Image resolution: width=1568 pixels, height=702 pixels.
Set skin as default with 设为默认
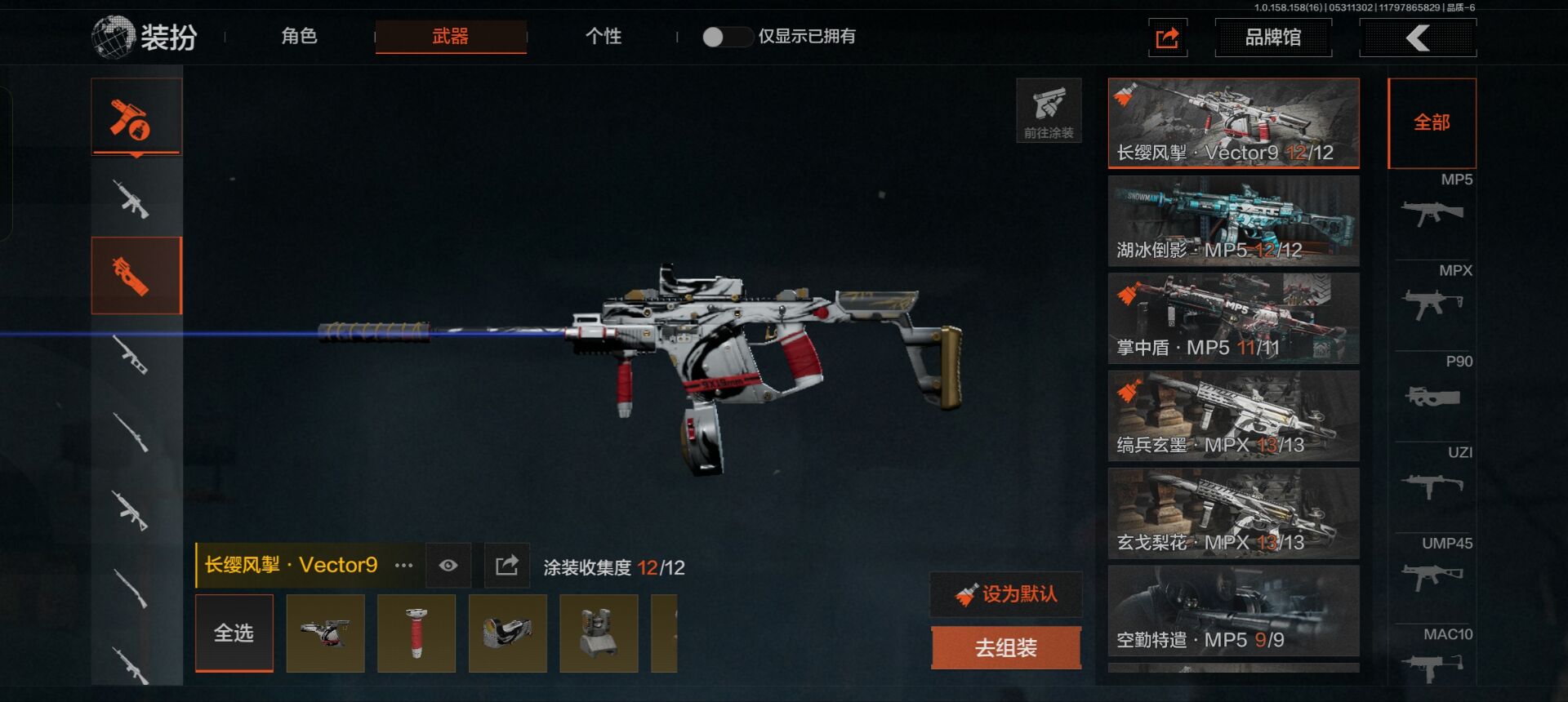pyautogui.click(x=1006, y=594)
